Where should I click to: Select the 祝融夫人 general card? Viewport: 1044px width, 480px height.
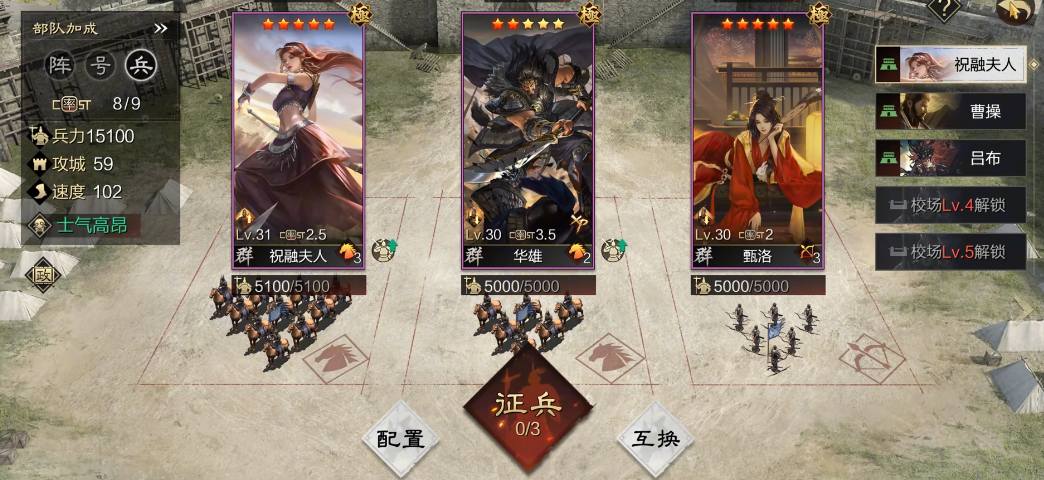tap(298, 140)
